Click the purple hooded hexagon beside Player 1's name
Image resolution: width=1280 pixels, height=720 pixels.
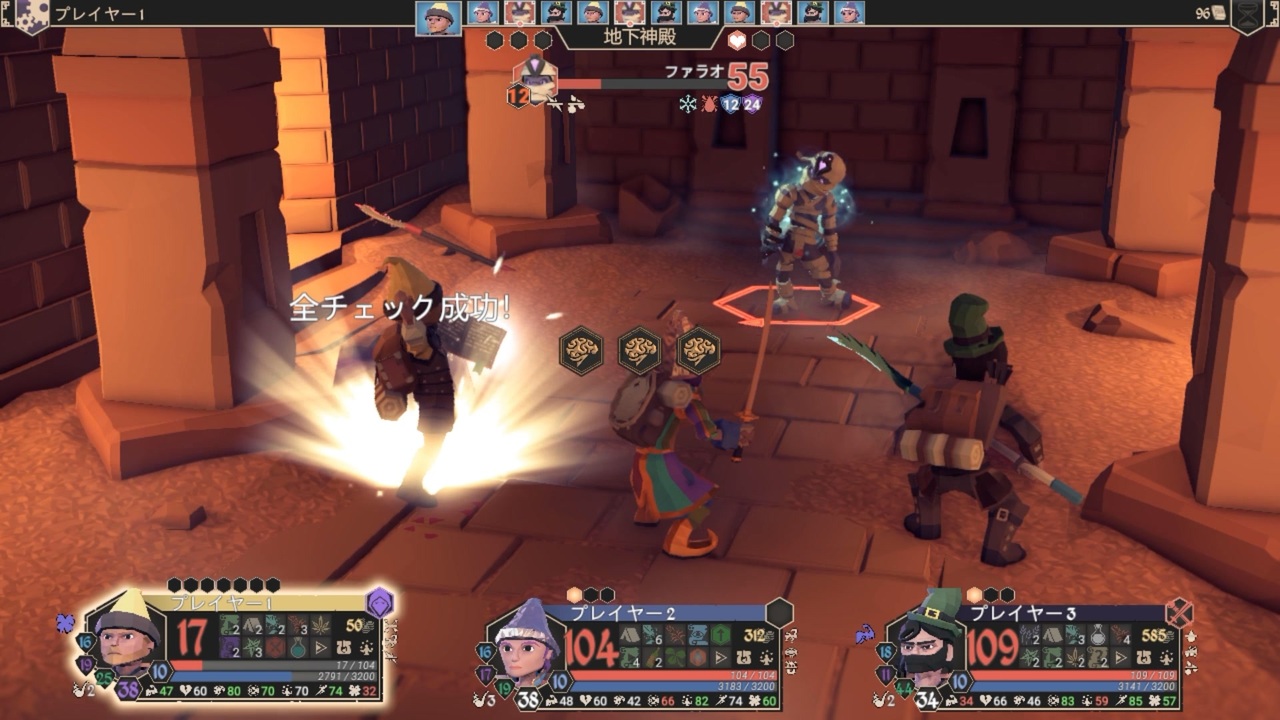379,603
